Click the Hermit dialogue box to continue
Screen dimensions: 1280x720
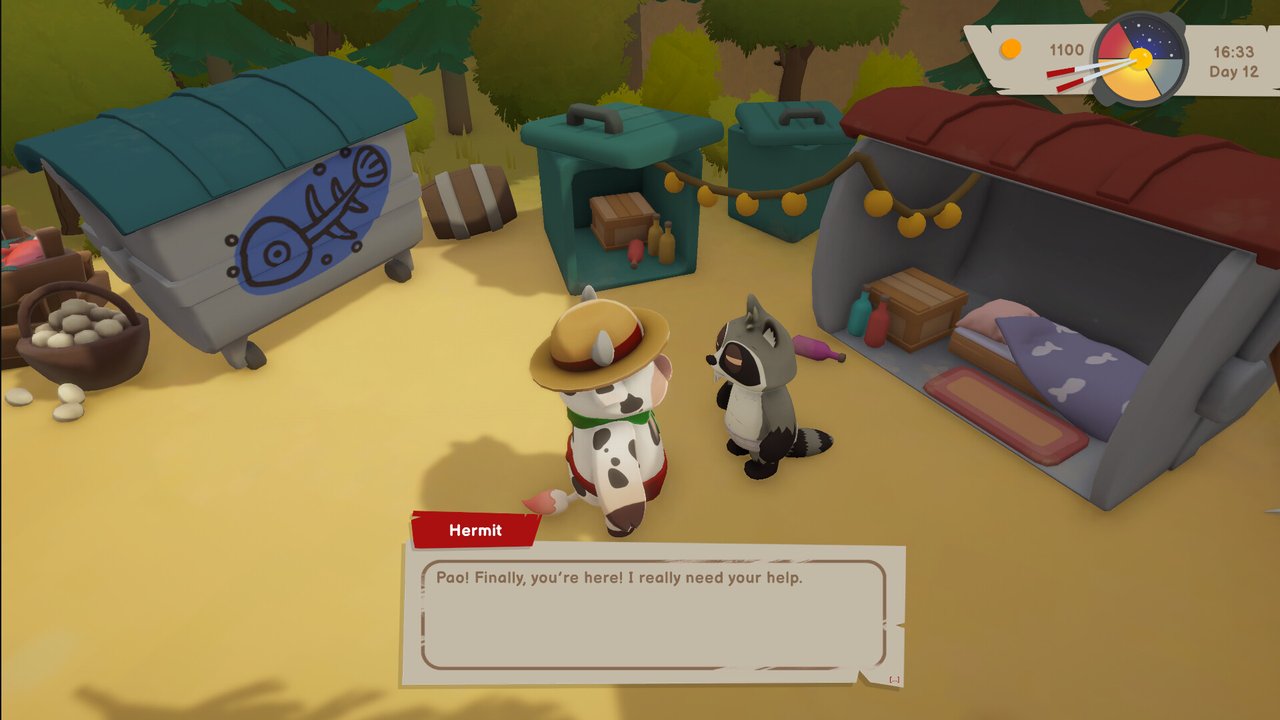tap(653, 614)
